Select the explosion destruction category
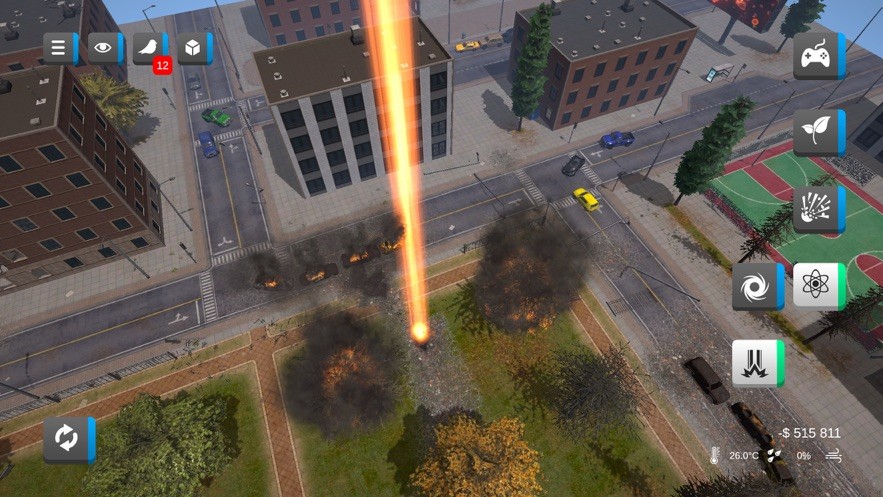Viewport: 883px width, 497px height. (817, 208)
